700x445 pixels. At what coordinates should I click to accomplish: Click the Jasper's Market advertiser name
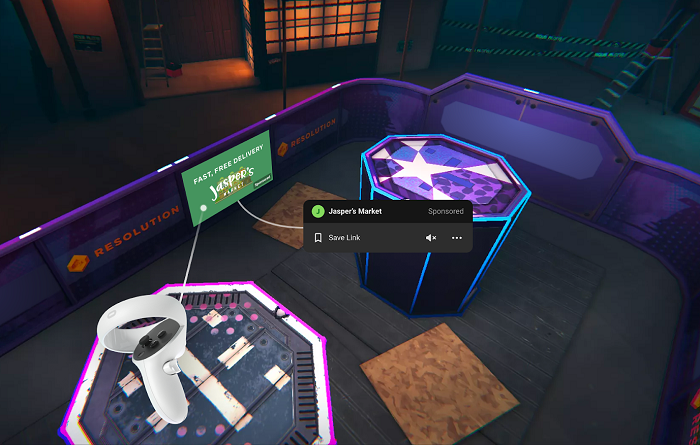click(358, 211)
